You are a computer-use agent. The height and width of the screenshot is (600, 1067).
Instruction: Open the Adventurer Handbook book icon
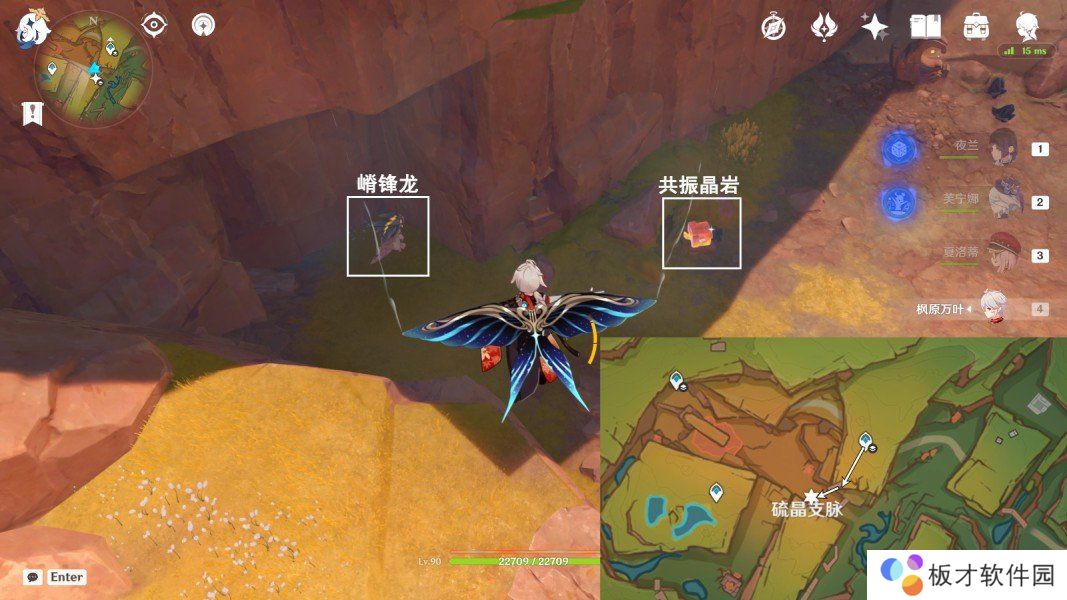(x=925, y=27)
